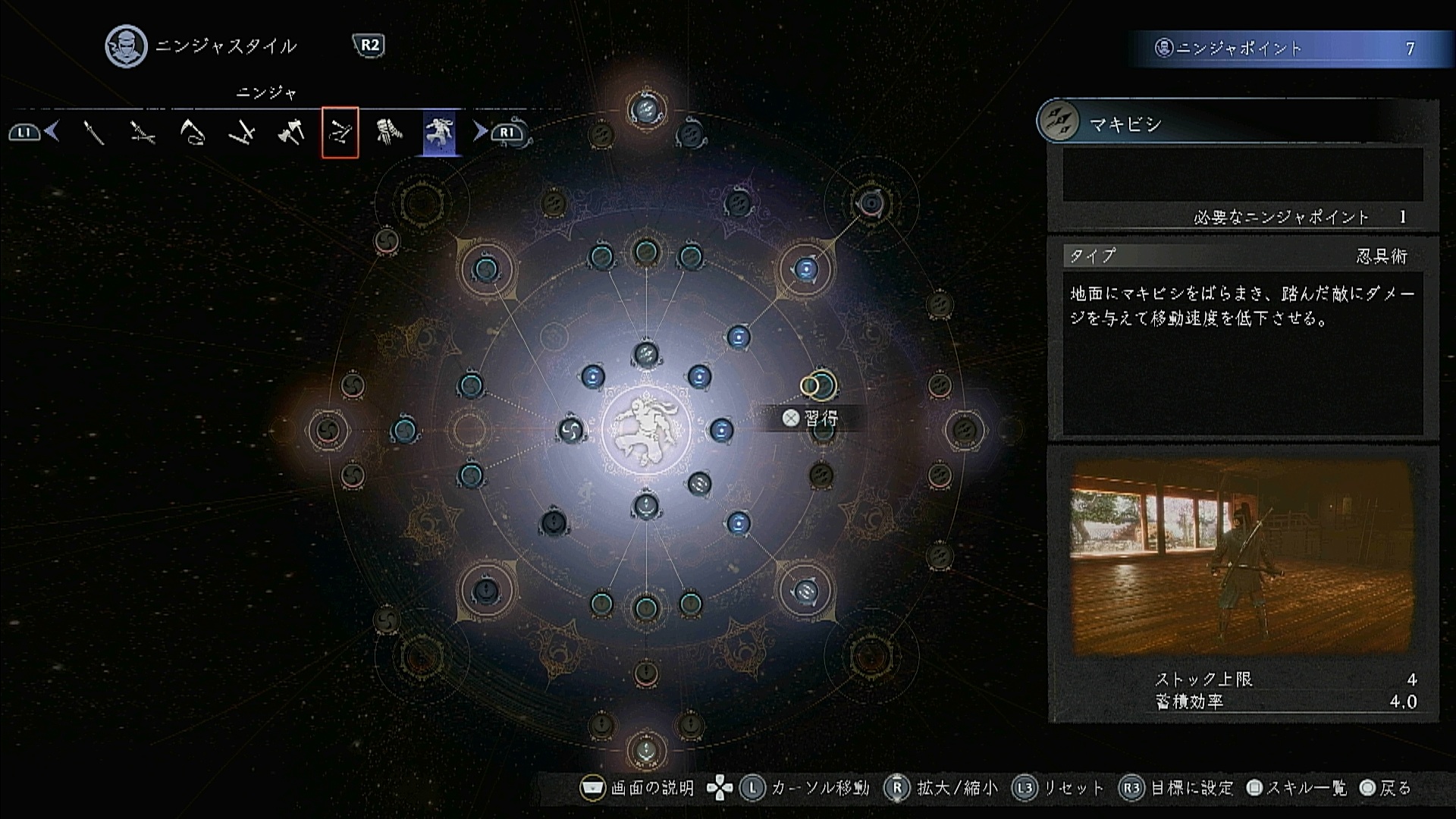1456x819 pixels.
Task: Select the red-outlined splitstaff tab
Action: (340, 133)
